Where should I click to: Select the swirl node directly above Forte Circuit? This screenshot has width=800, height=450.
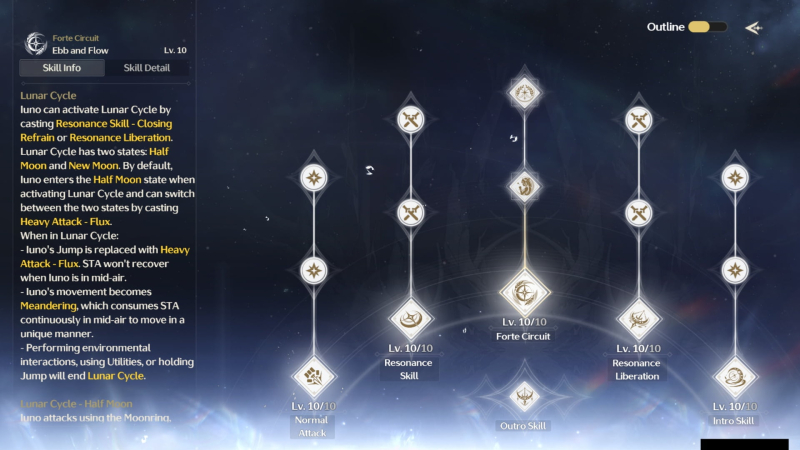524,186
